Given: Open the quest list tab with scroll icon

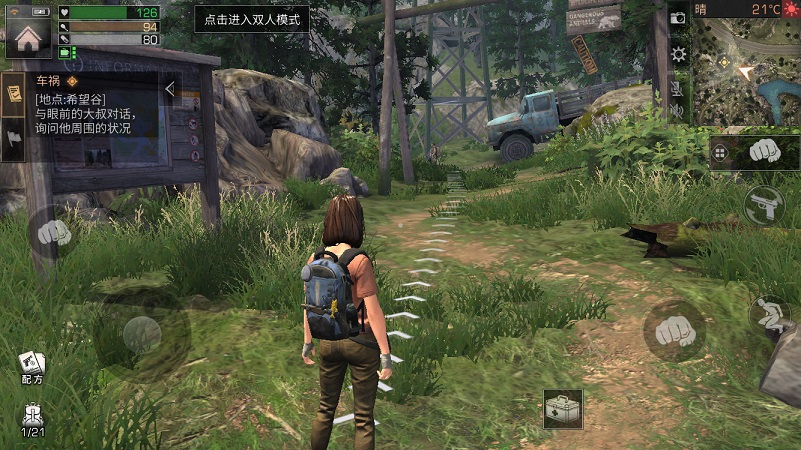Looking at the screenshot, I should 15,94.
